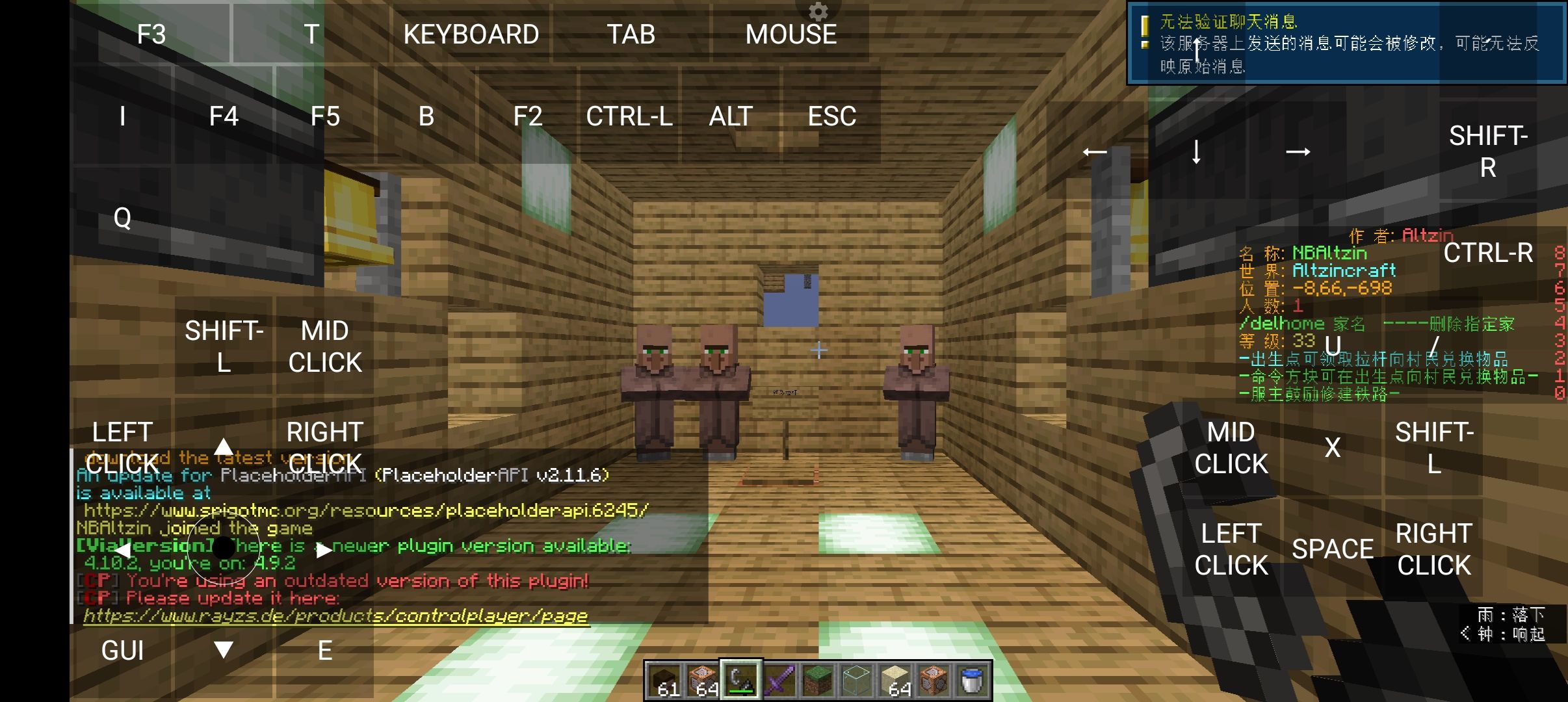The width and height of the screenshot is (1568, 702).
Task: Tap the F5 camera perspective button
Action: pyautogui.click(x=325, y=117)
